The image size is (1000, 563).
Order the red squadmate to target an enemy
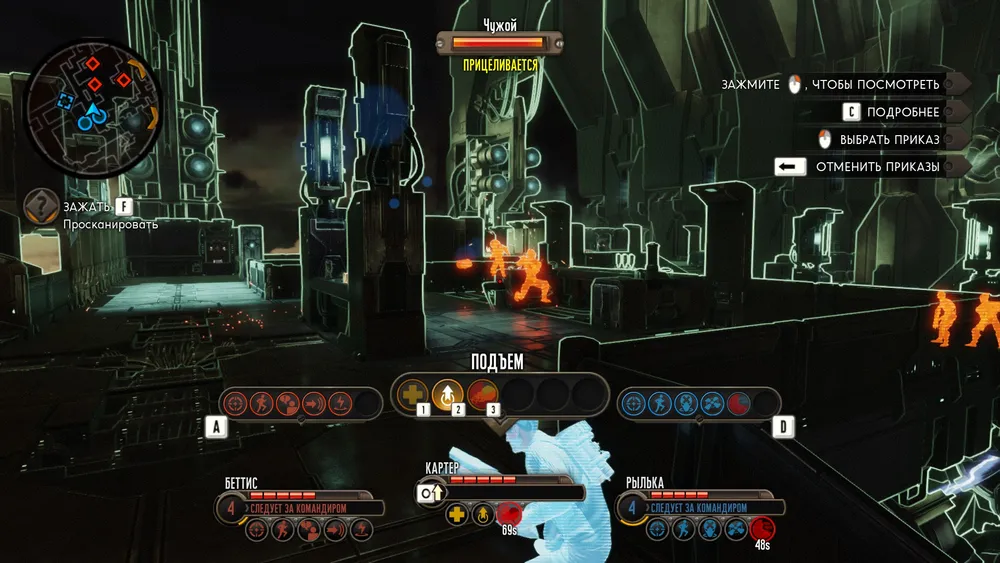[237, 404]
